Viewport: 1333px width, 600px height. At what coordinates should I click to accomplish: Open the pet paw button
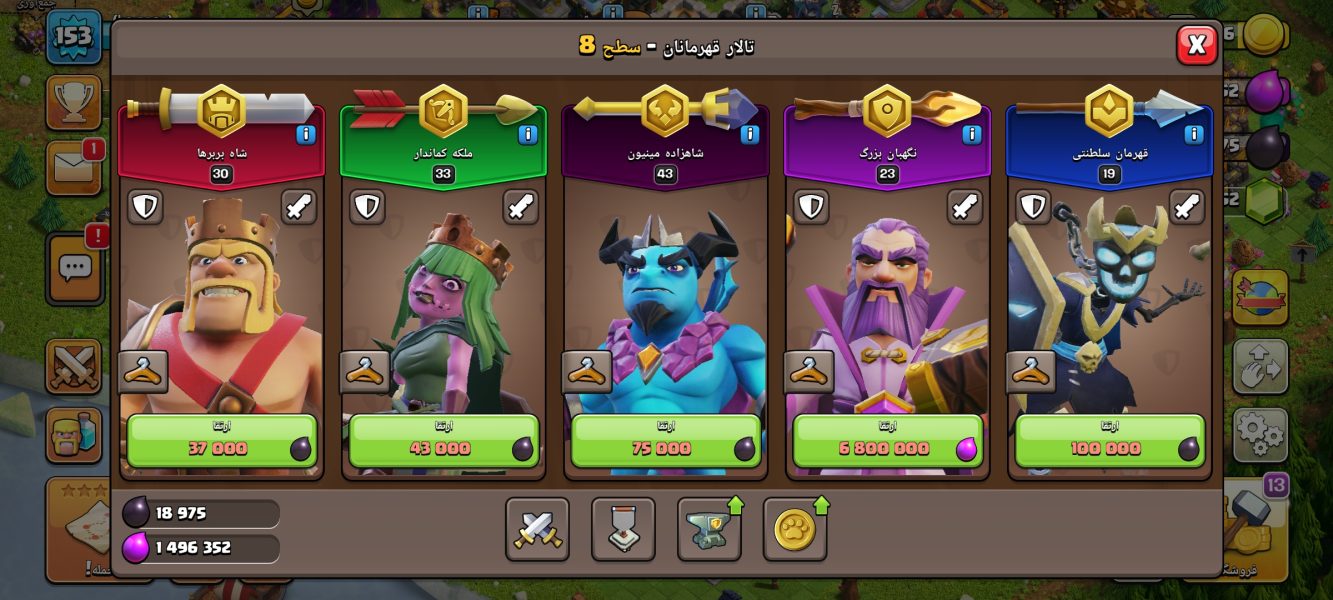(x=795, y=529)
